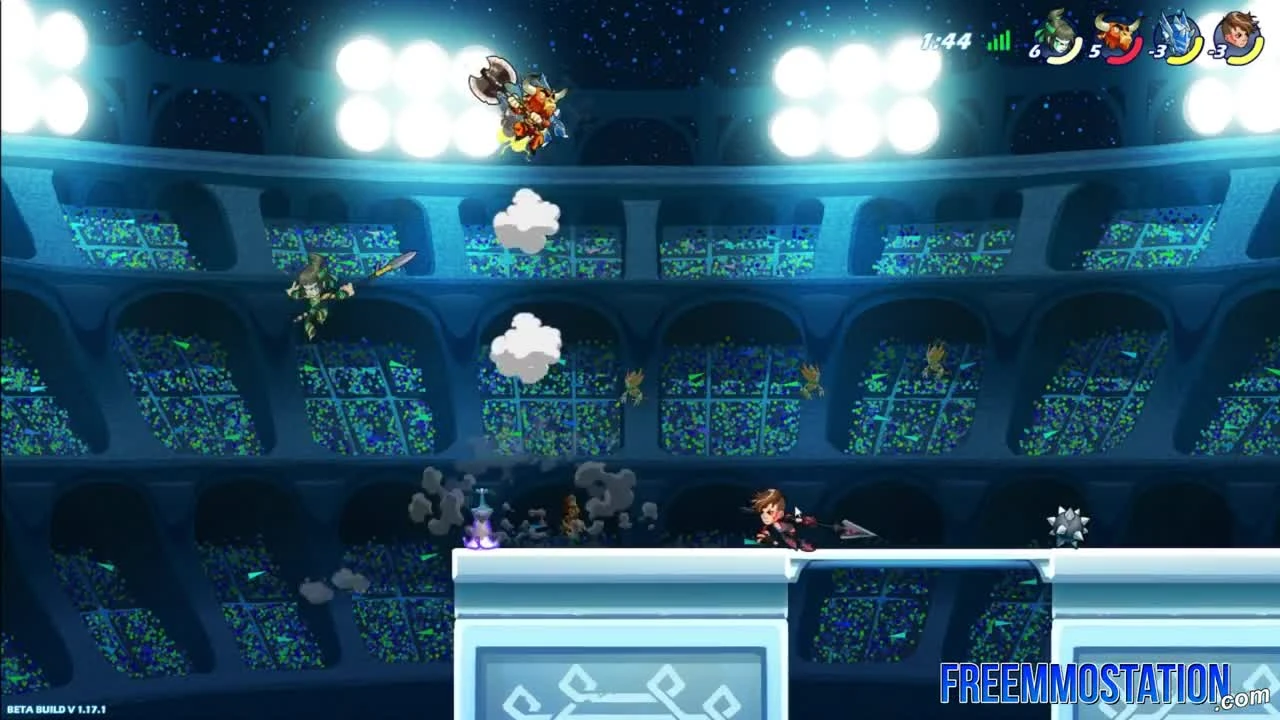The image size is (1280, 720).
Task: Expand the score counter showing 6
Action: (x=1037, y=52)
